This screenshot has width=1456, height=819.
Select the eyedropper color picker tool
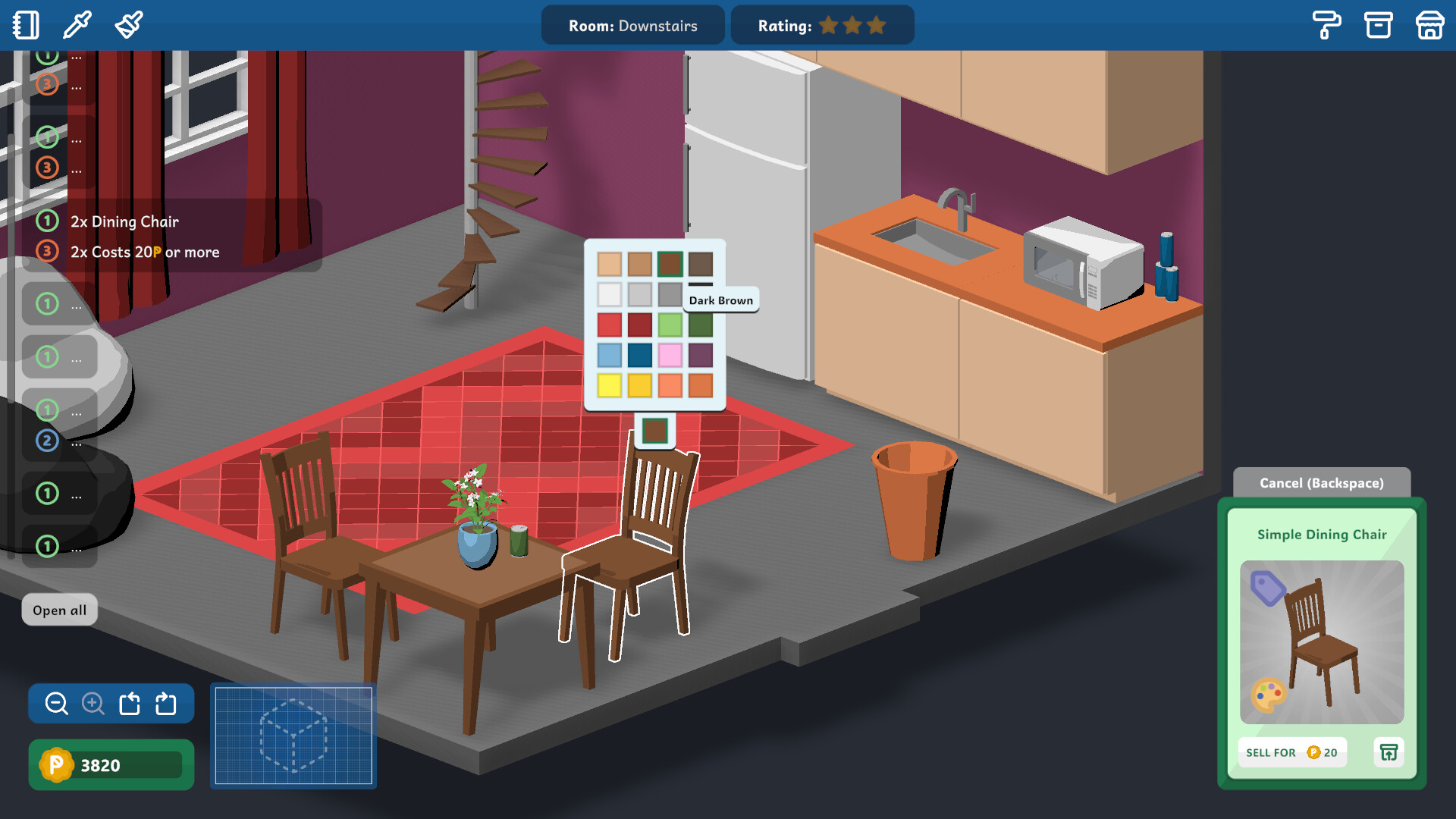tap(76, 25)
